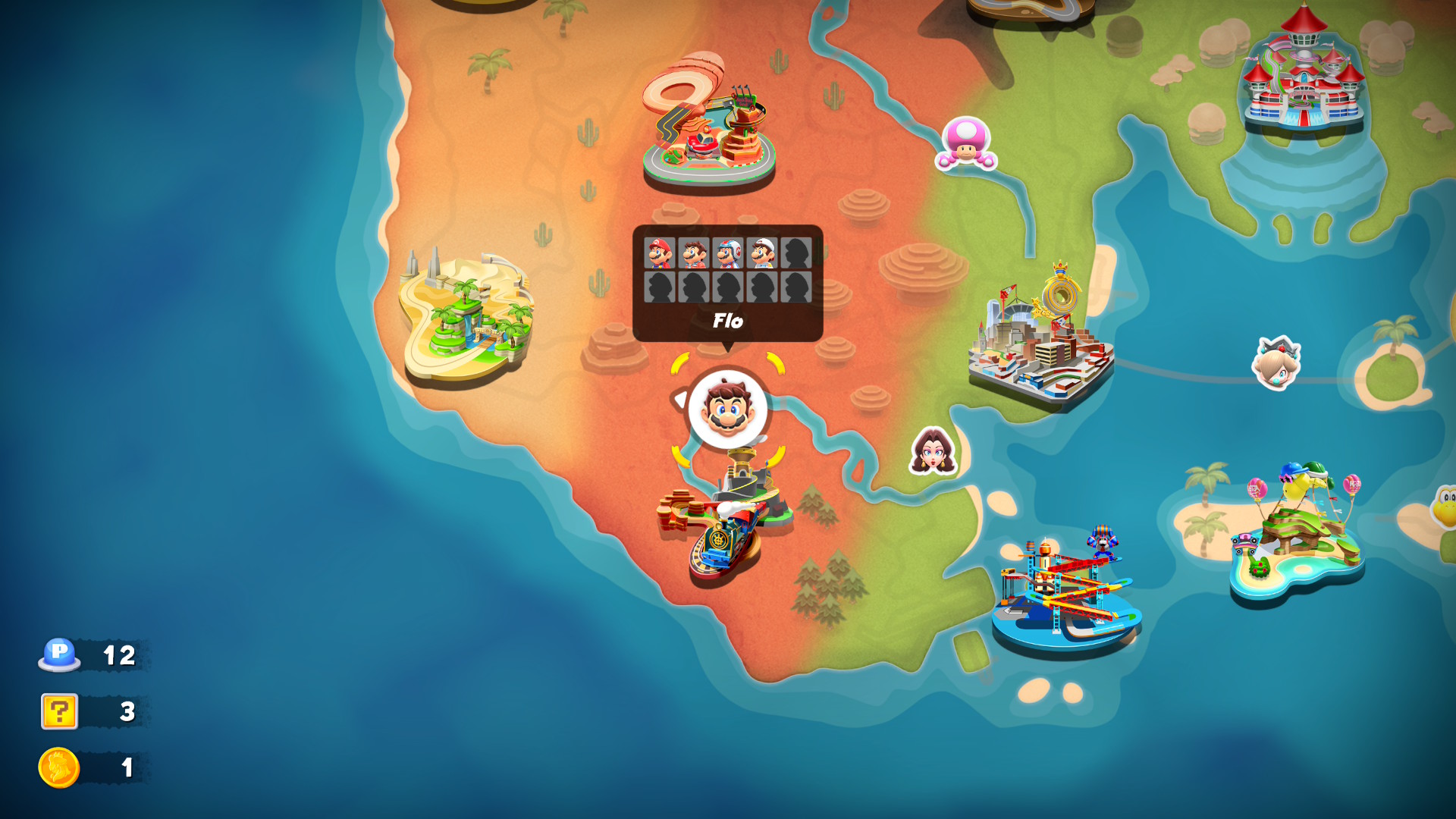Image resolution: width=1456 pixels, height=819 pixels.
Task: Choose the Rosalina character marker
Action: [1276, 363]
